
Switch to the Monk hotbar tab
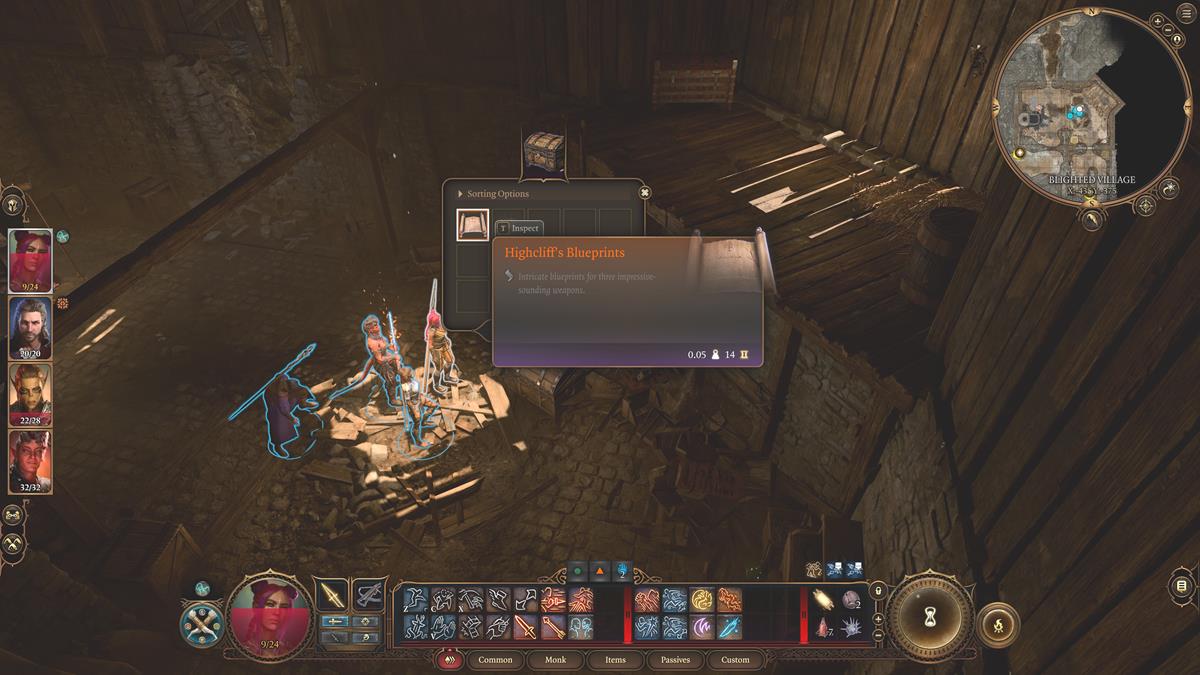[x=555, y=660]
